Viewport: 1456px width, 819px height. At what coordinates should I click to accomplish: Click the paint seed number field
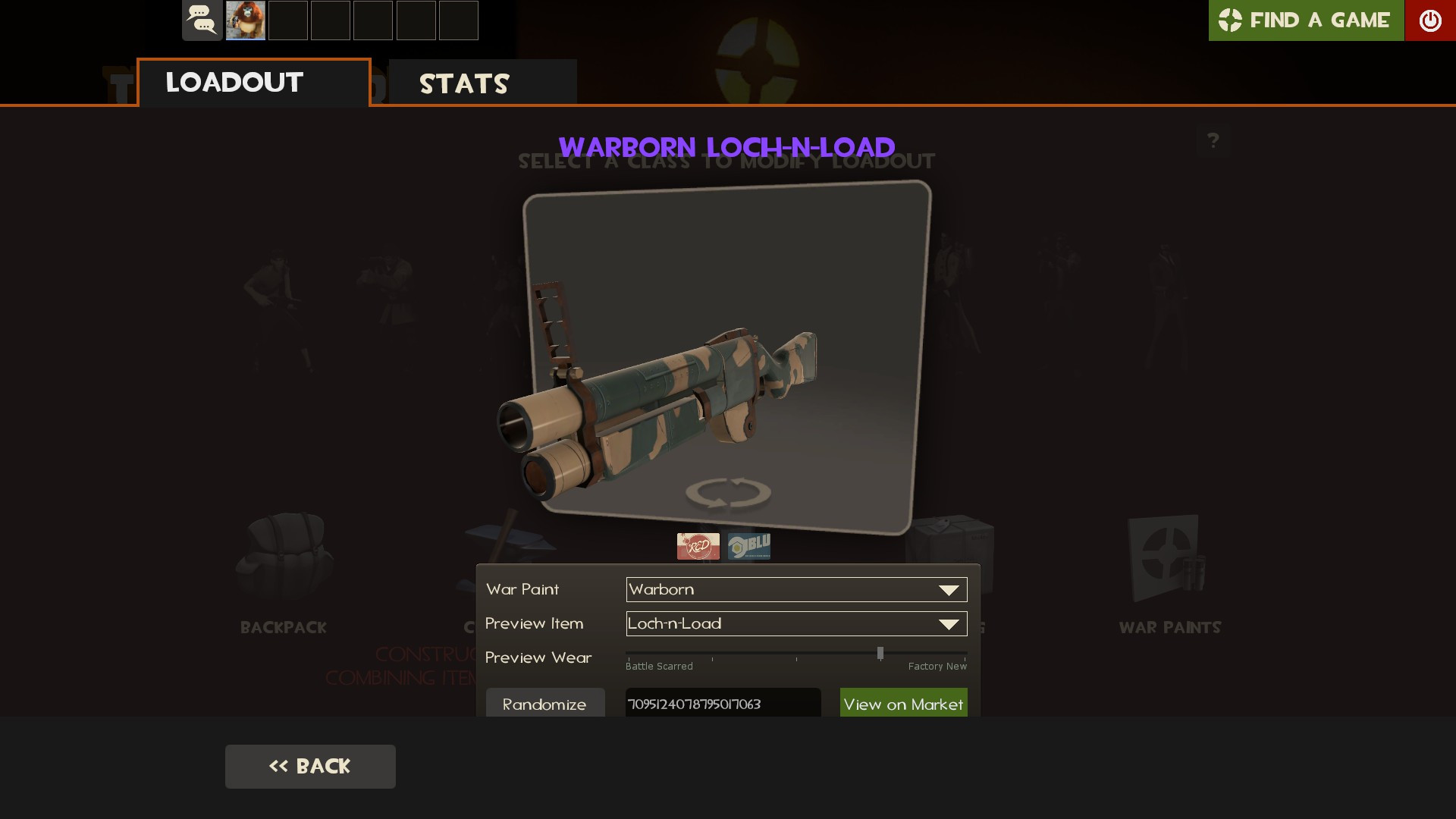pyautogui.click(x=721, y=704)
